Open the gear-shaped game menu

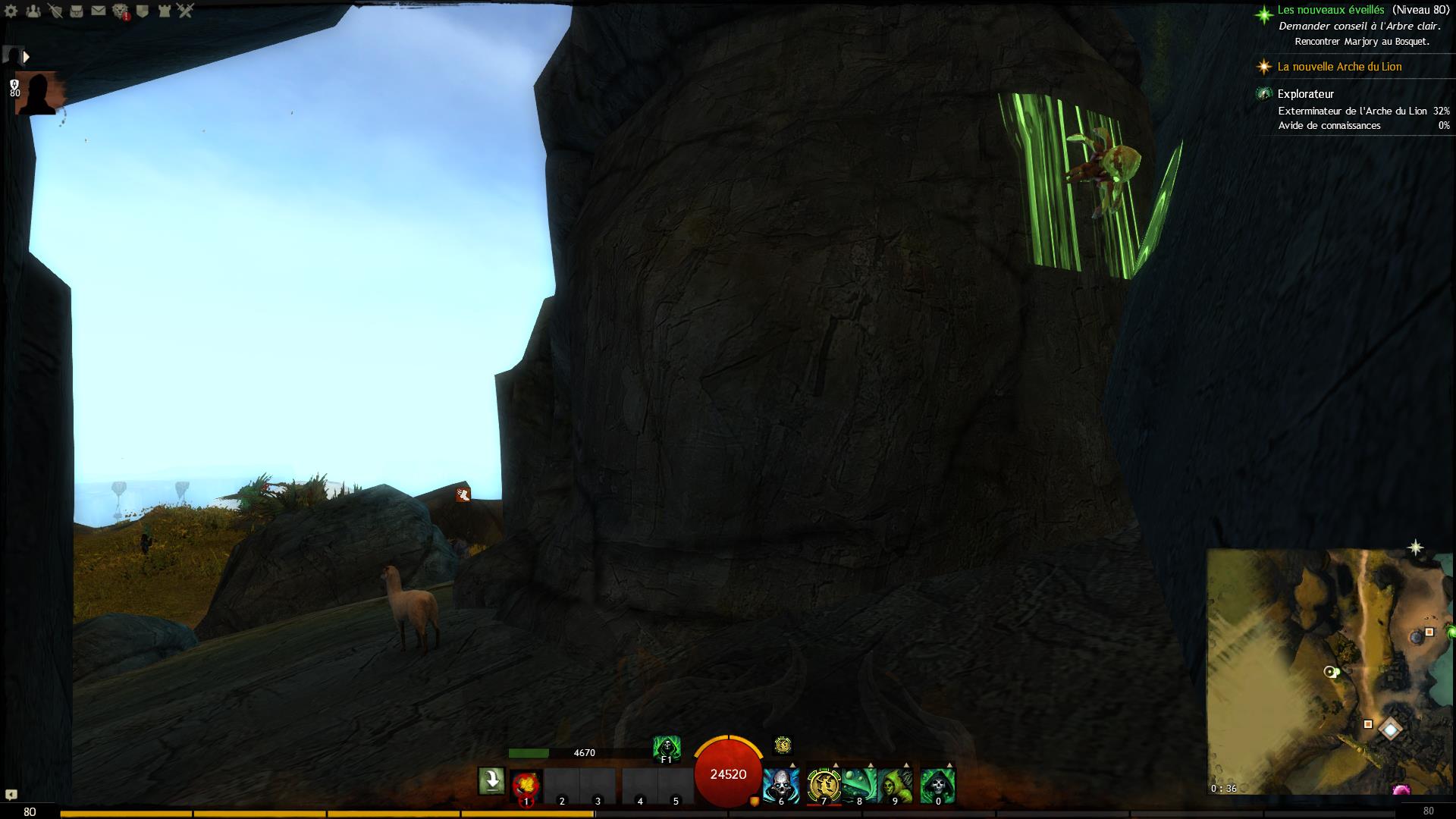pos(11,11)
